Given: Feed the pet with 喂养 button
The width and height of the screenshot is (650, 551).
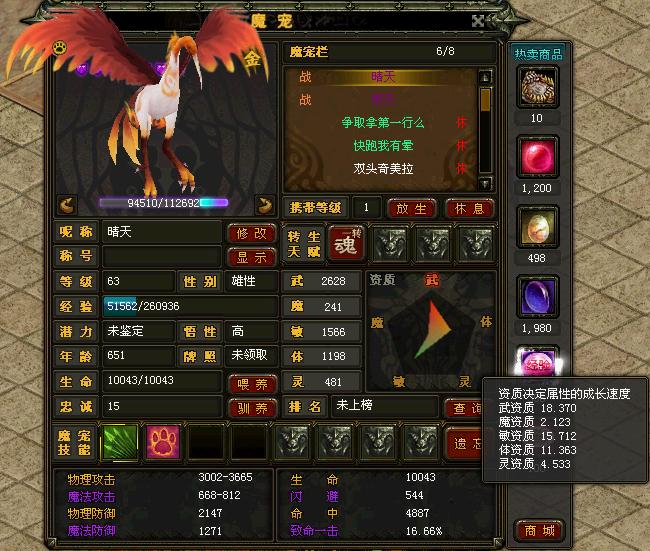Looking at the screenshot, I should coord(253,382).
